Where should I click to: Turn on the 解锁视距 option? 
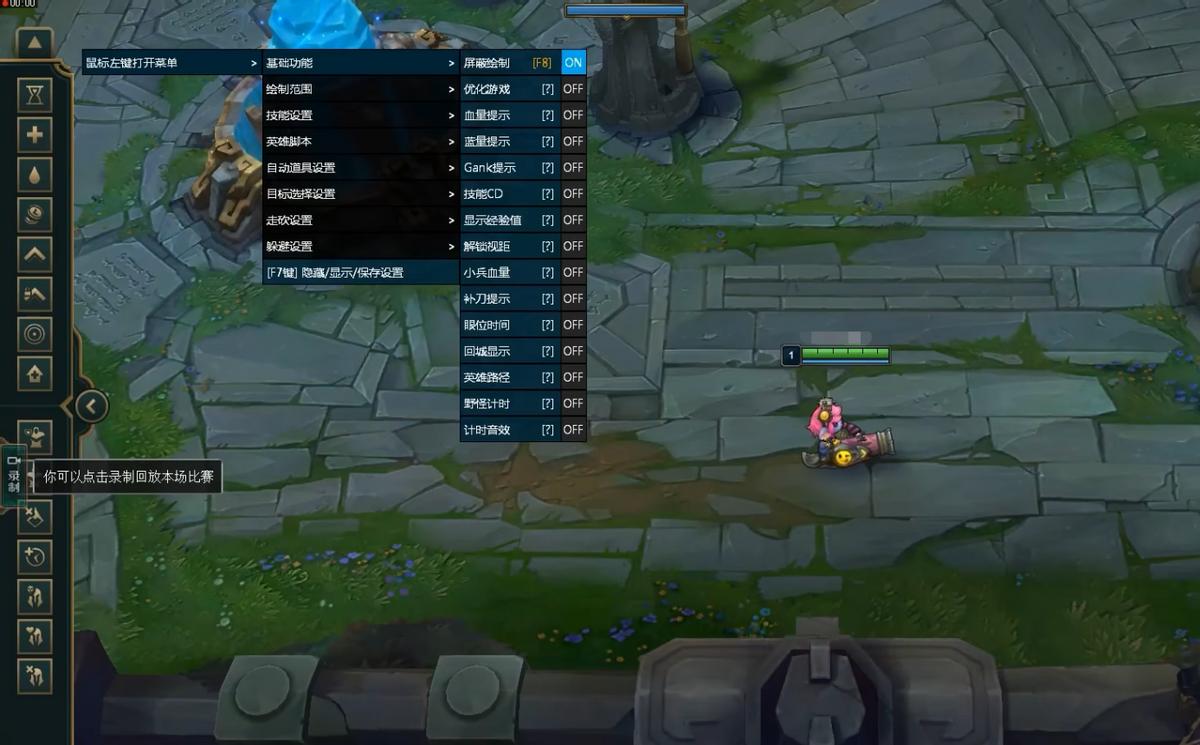pos(573,246)
